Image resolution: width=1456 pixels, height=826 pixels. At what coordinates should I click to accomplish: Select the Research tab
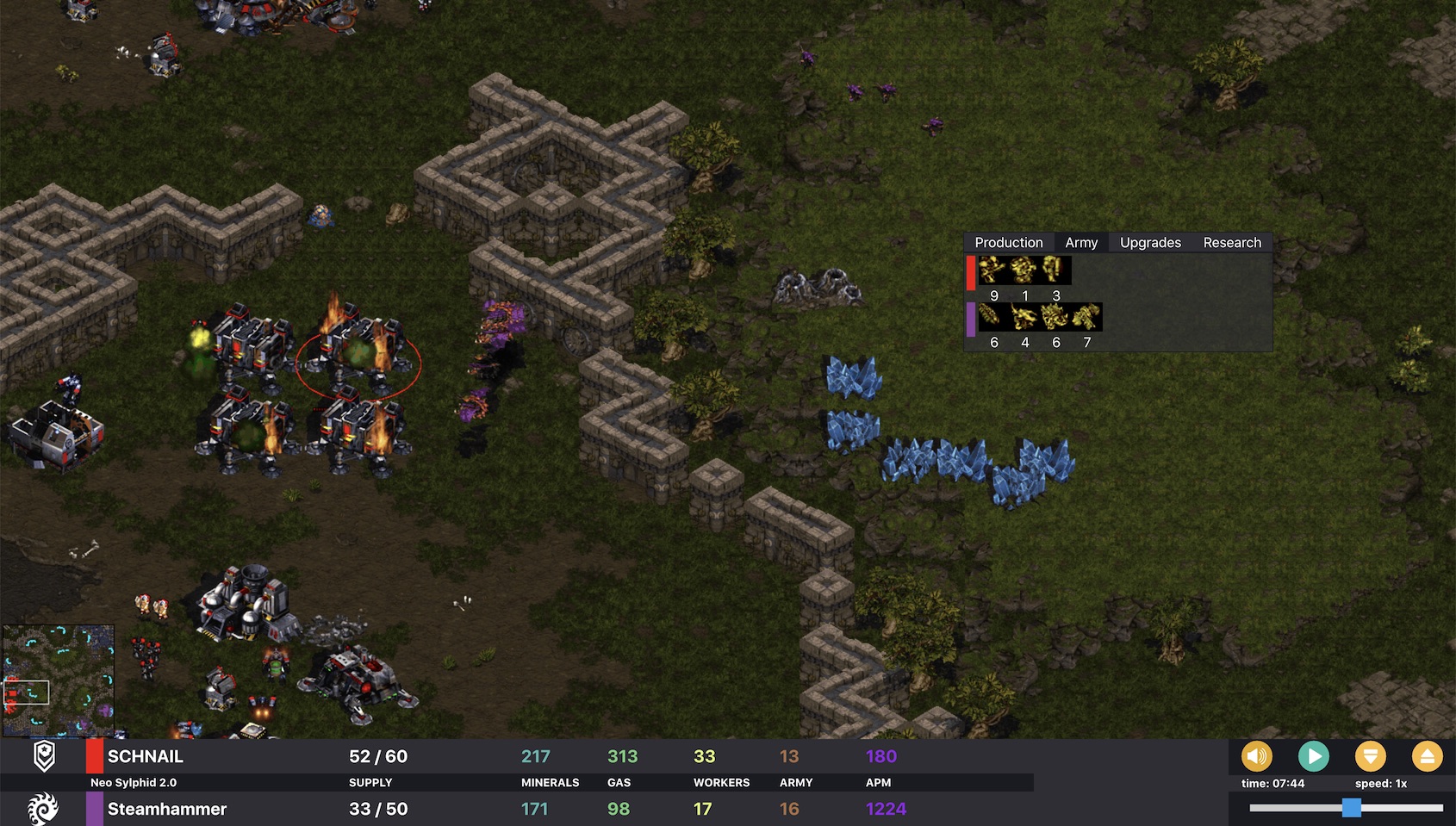tap(1231, 243)
